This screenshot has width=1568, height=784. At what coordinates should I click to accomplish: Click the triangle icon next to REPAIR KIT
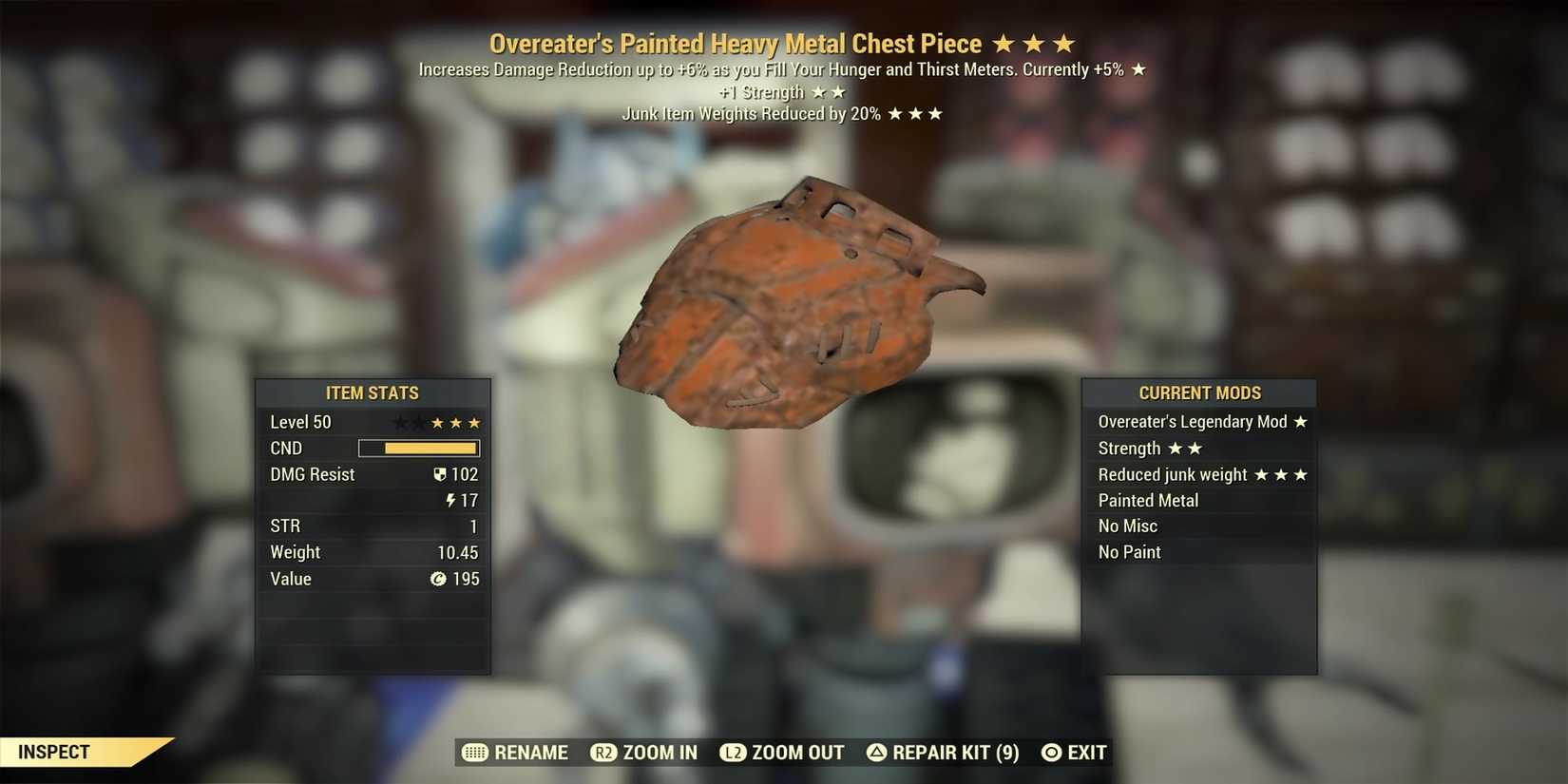[x=874, y=753]
